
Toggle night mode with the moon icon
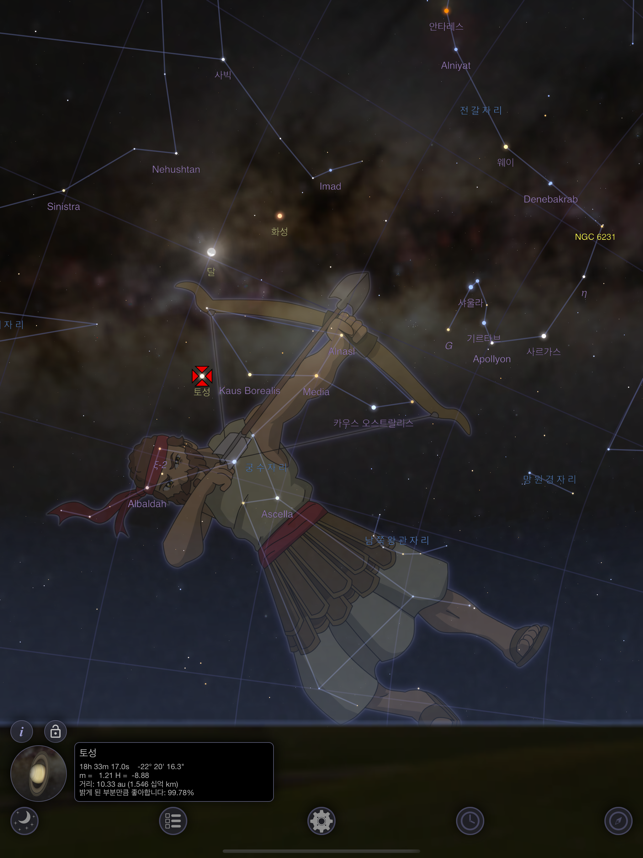point(24,821)
